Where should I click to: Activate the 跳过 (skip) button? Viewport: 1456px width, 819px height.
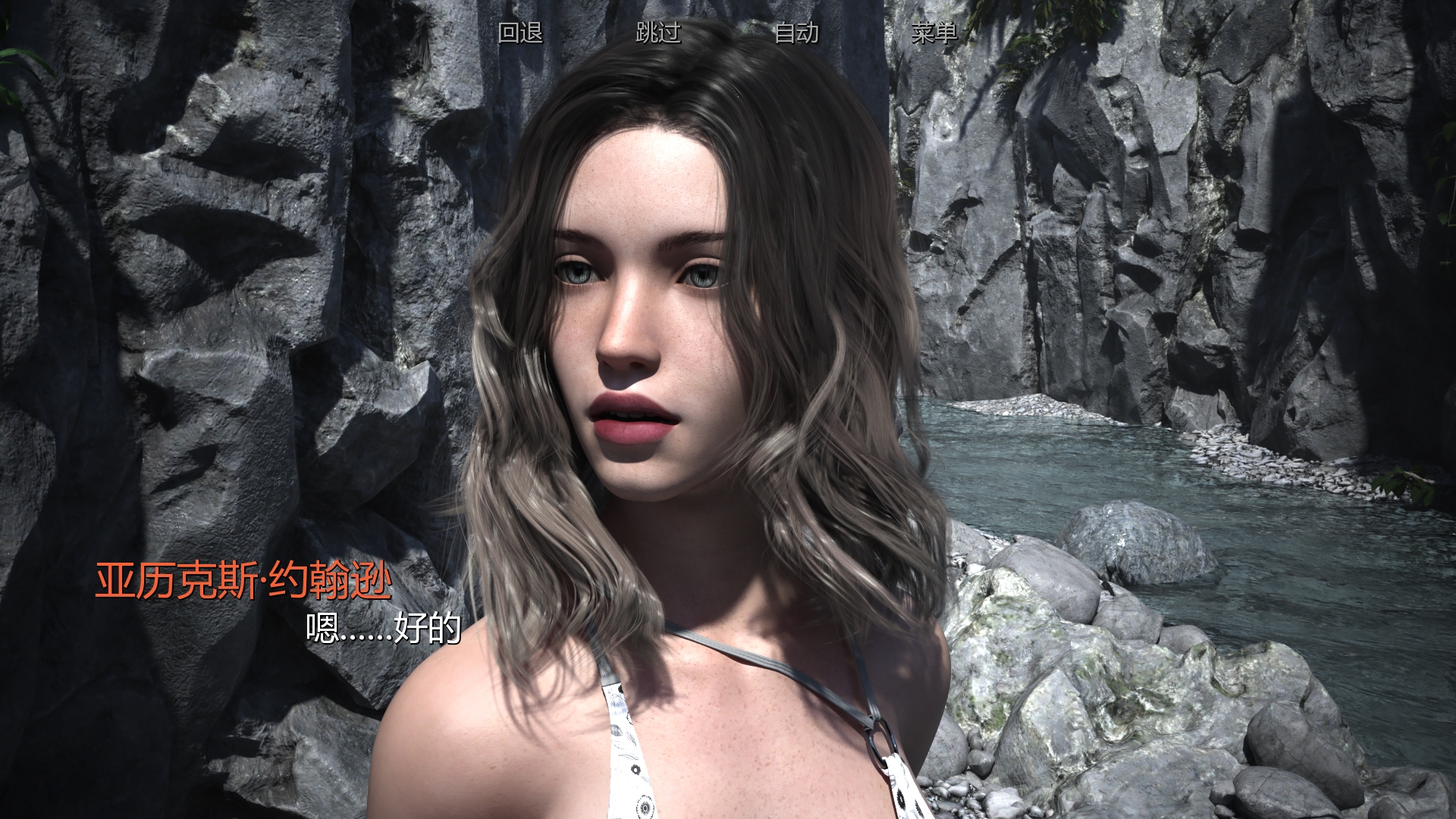click(x=658, y=33)
